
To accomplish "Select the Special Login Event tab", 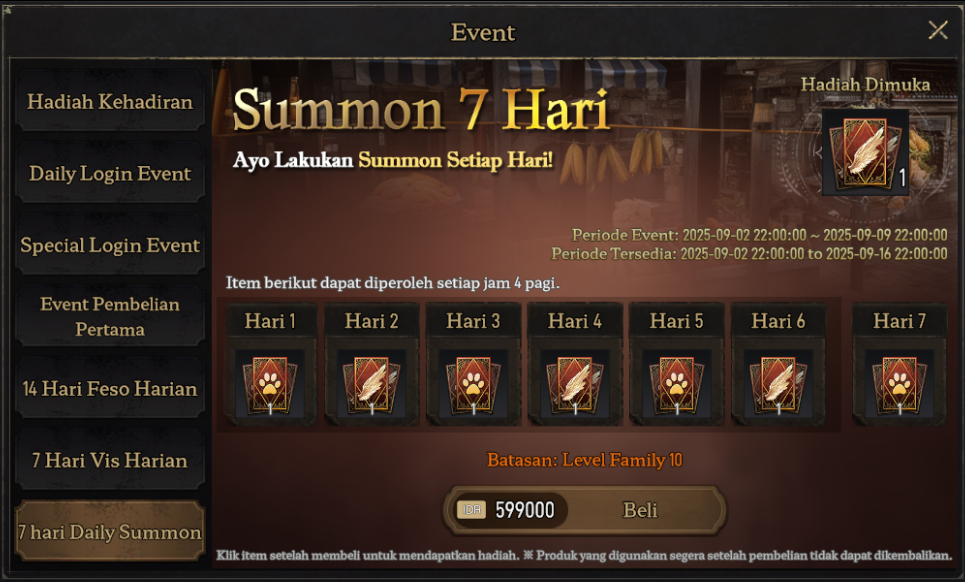I will click(x=110, y=246).
